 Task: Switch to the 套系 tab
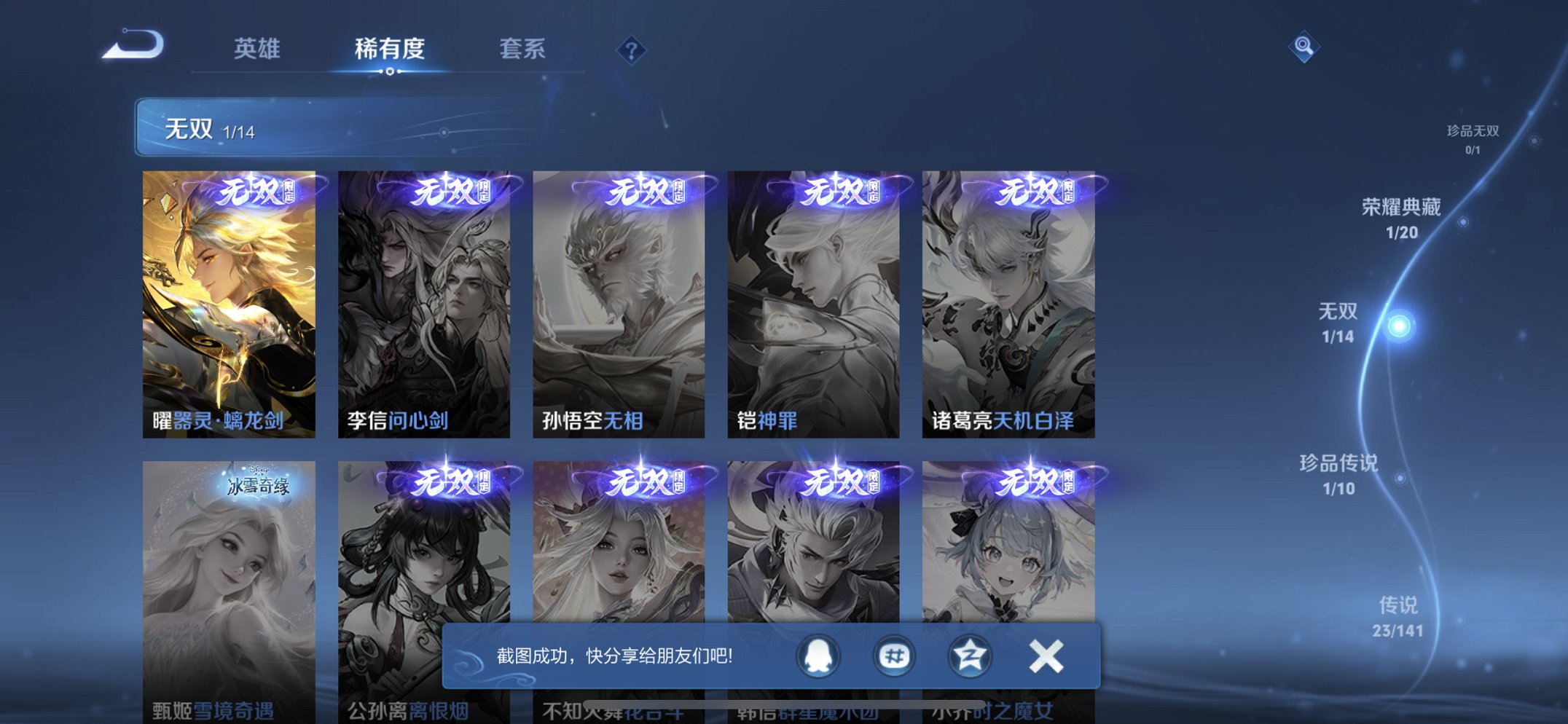click(523, 50)
